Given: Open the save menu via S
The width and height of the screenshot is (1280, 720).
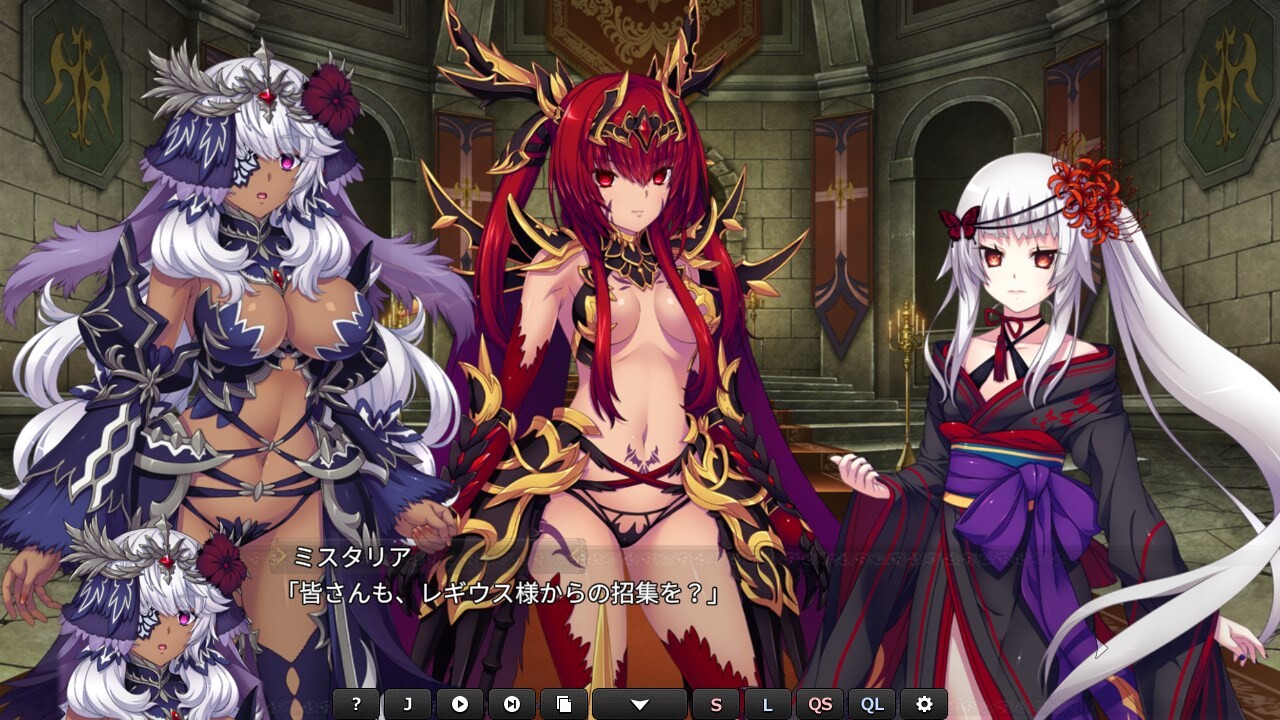Looking at the screenshot, I should [x=715, y=703].
